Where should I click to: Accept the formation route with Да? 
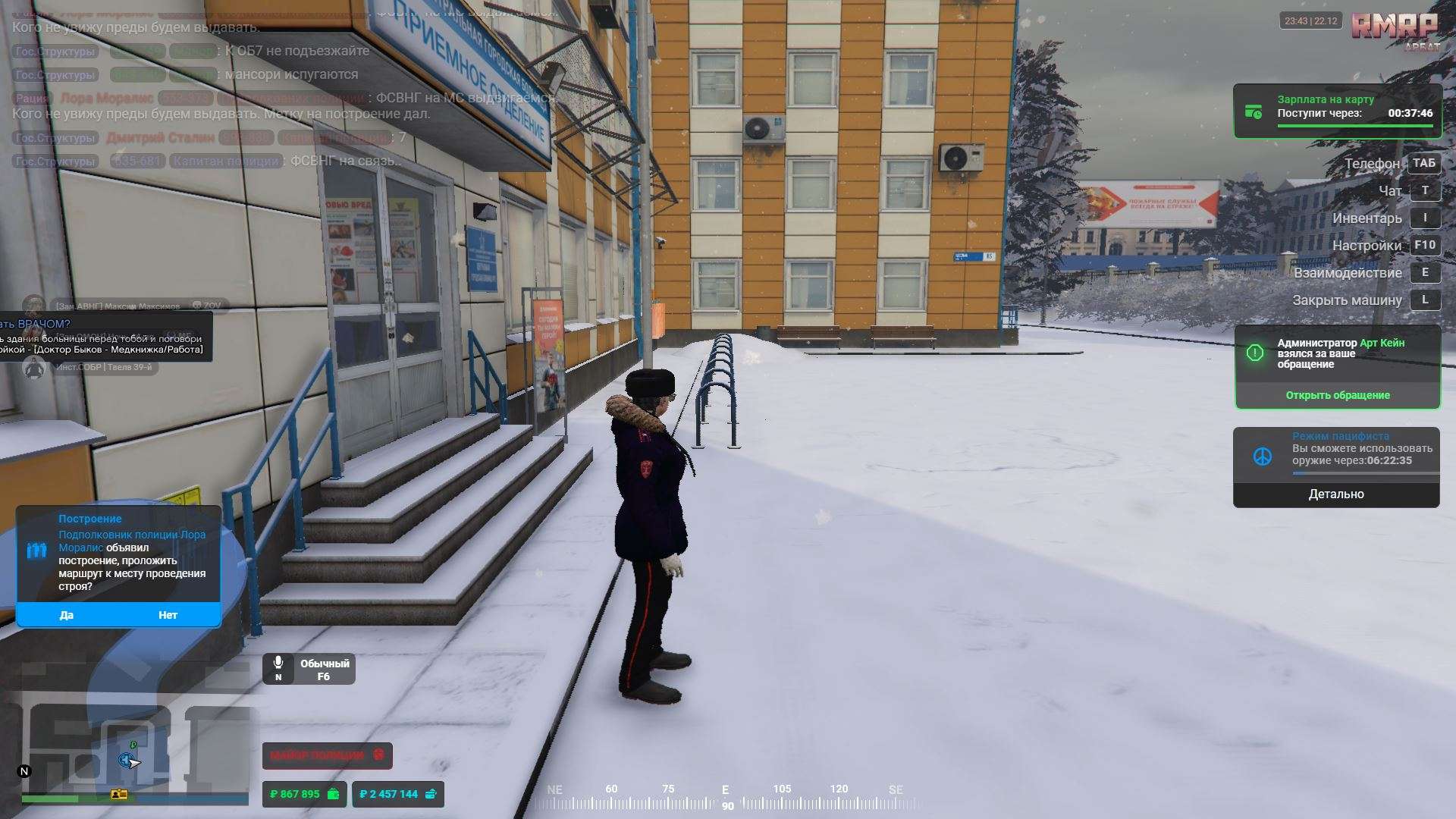coord(67,615)
